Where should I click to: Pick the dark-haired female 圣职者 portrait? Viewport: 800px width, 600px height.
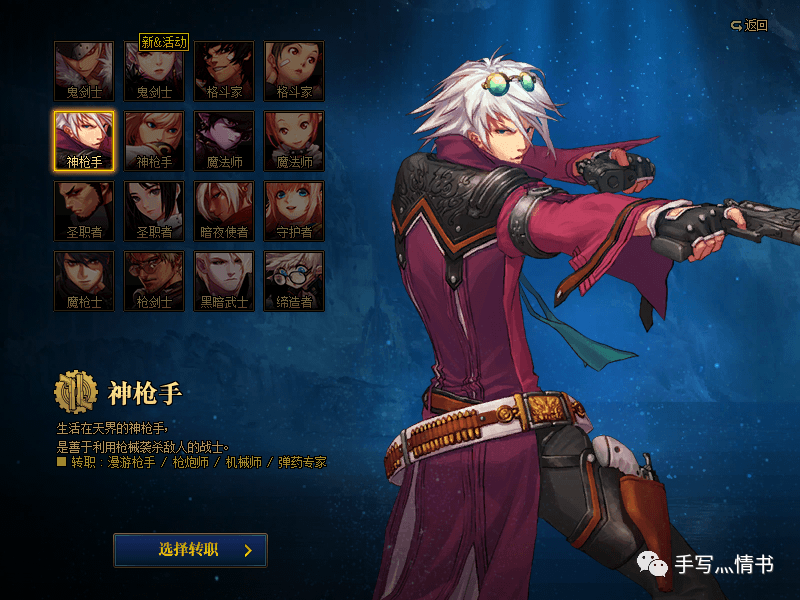pos(154,211)
